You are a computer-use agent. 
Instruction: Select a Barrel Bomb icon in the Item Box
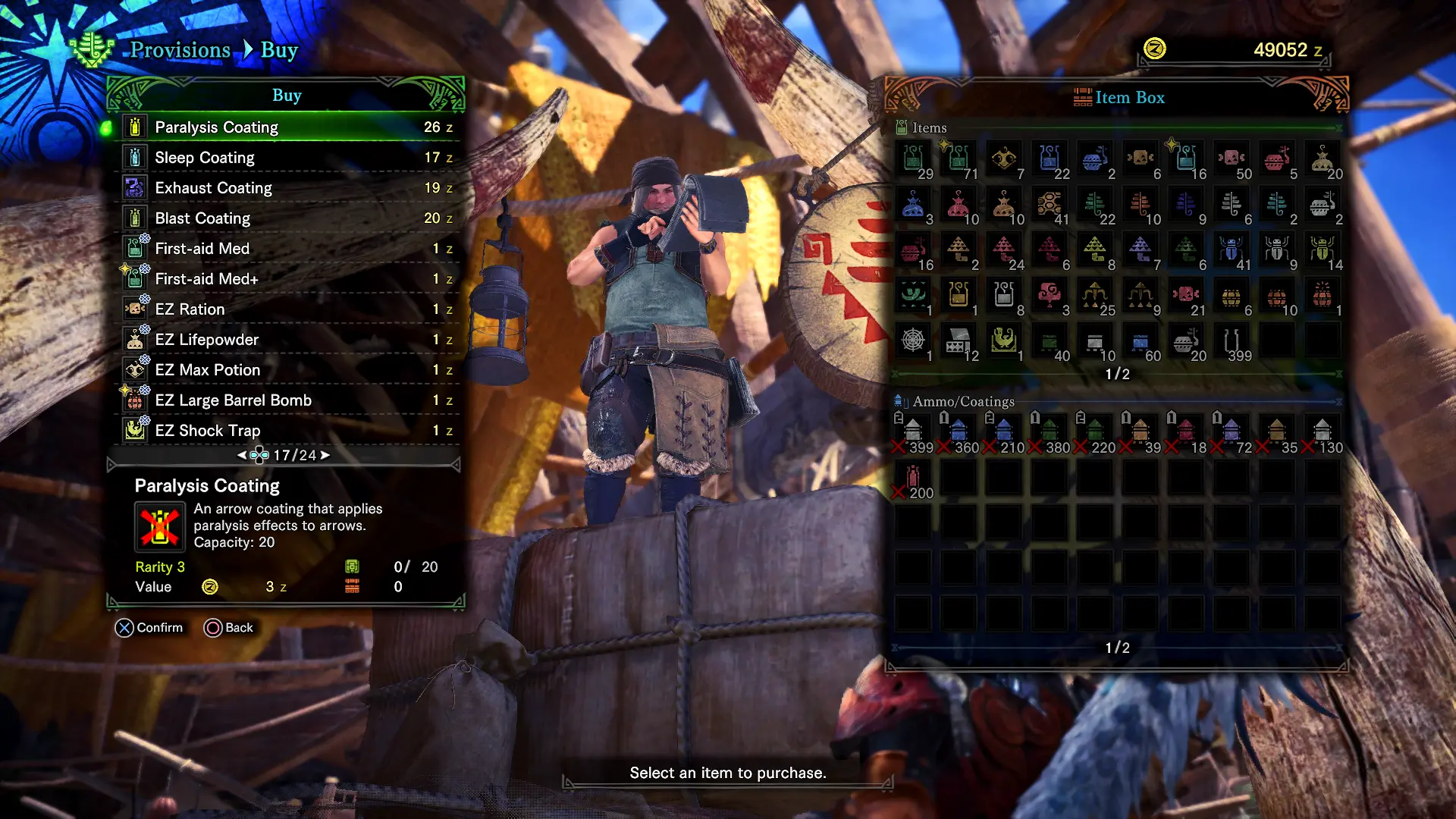pos(1232,297)
